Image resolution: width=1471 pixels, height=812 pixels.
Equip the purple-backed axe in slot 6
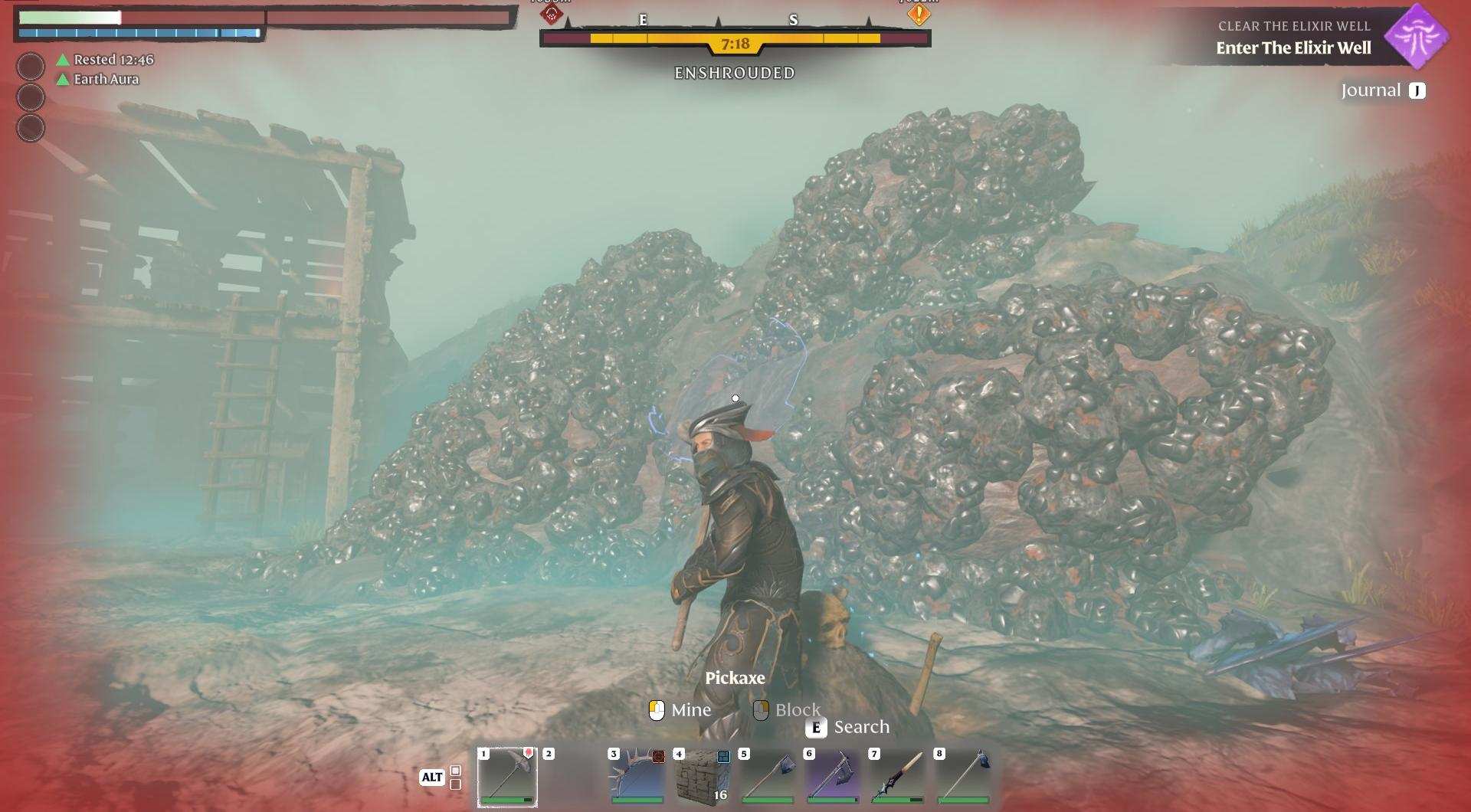click(833, 776)
